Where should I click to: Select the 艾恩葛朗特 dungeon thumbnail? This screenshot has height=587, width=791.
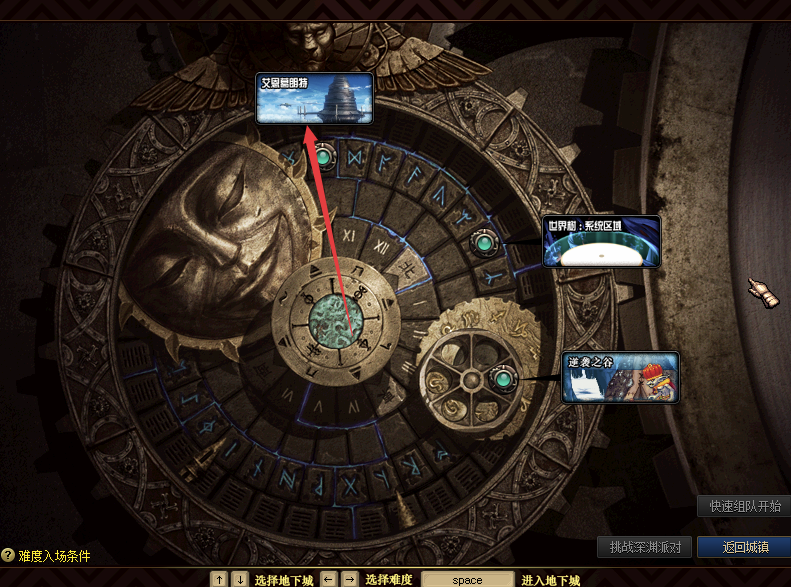[x=315, y=98]
